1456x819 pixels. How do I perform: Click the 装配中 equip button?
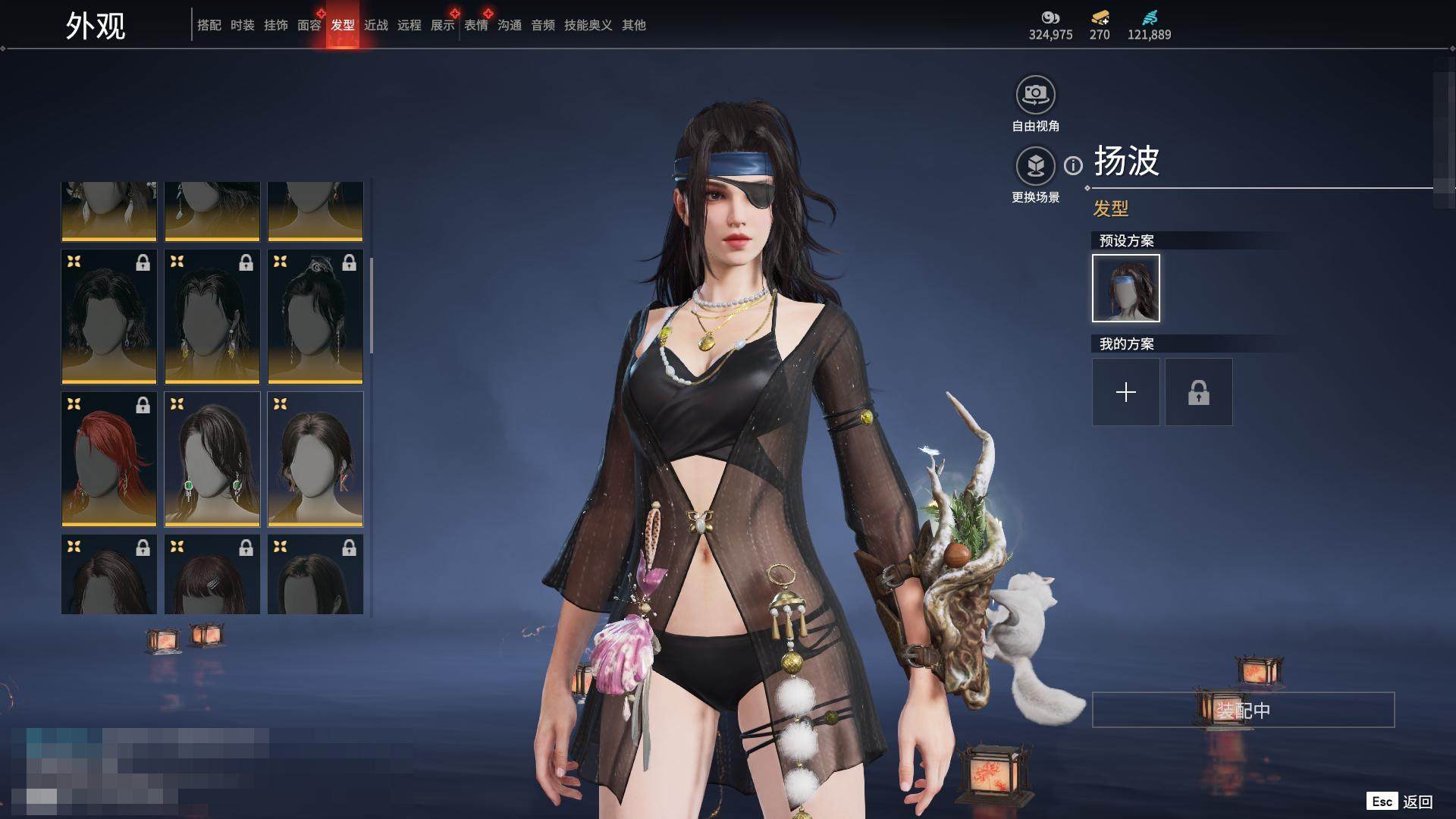click(1242, 710)
